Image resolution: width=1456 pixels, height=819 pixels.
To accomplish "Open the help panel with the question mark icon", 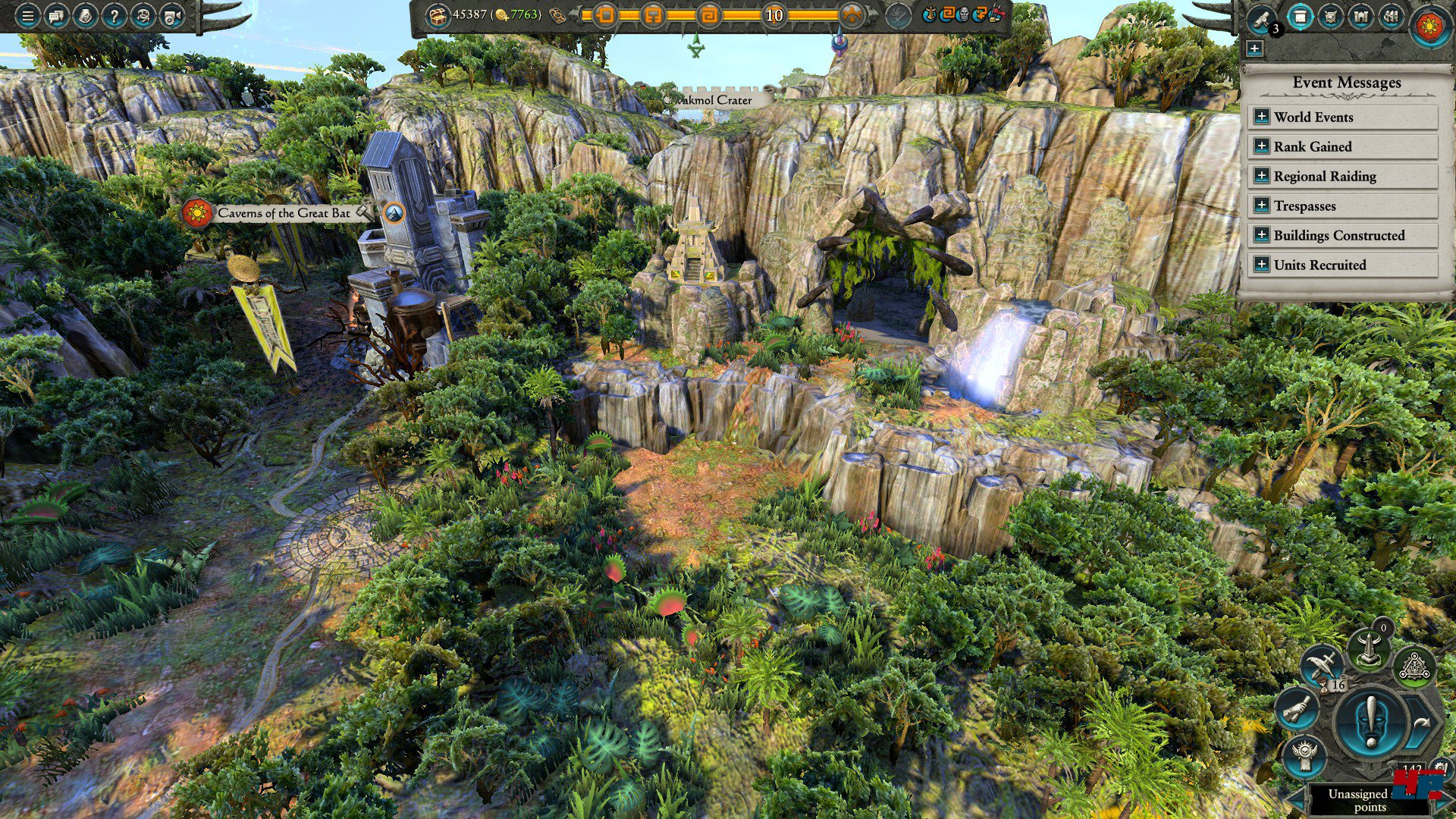I will [x=114, y=14].
